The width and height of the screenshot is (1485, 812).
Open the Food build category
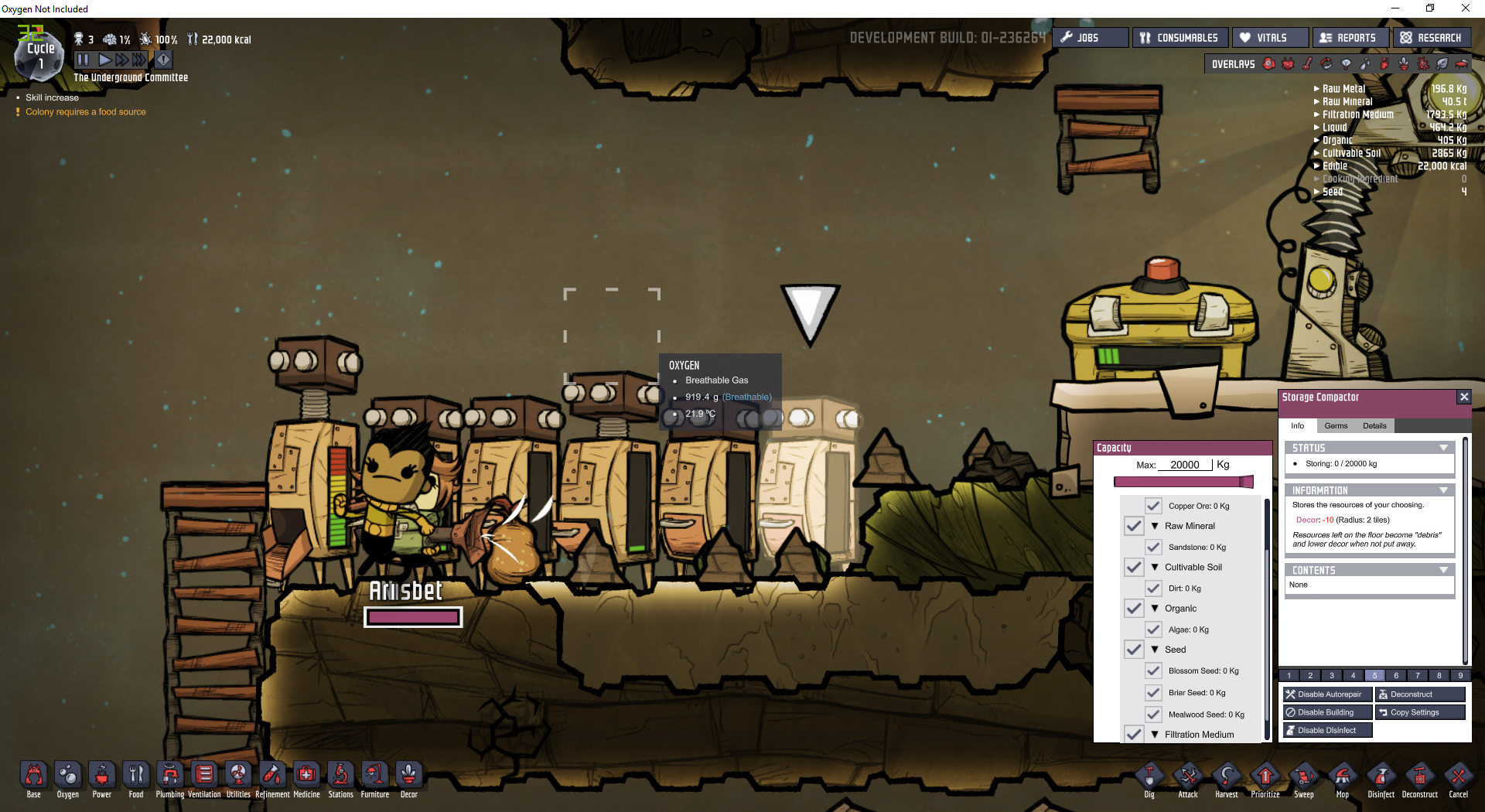136,776
